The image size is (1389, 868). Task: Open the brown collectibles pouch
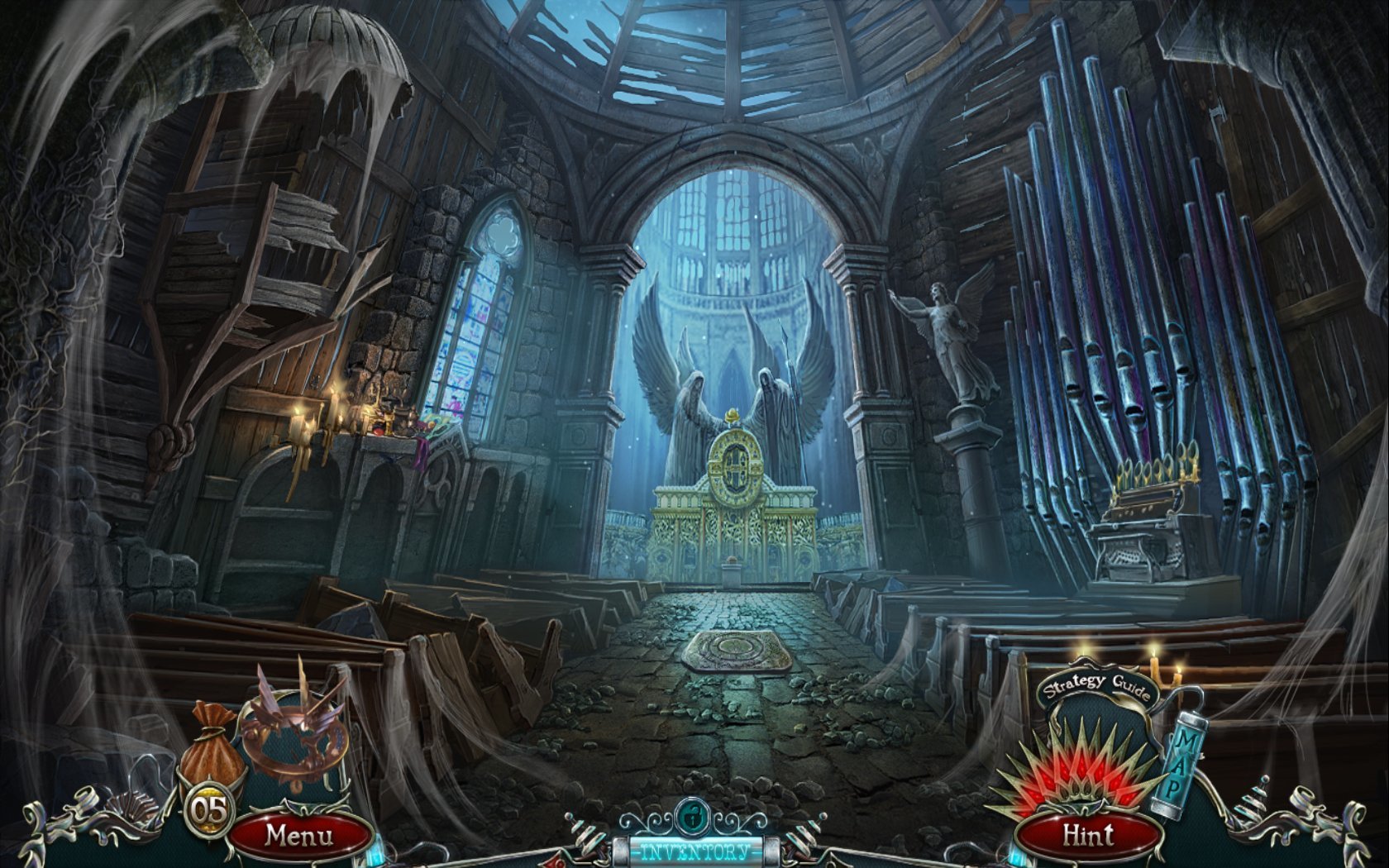point(212,744)
